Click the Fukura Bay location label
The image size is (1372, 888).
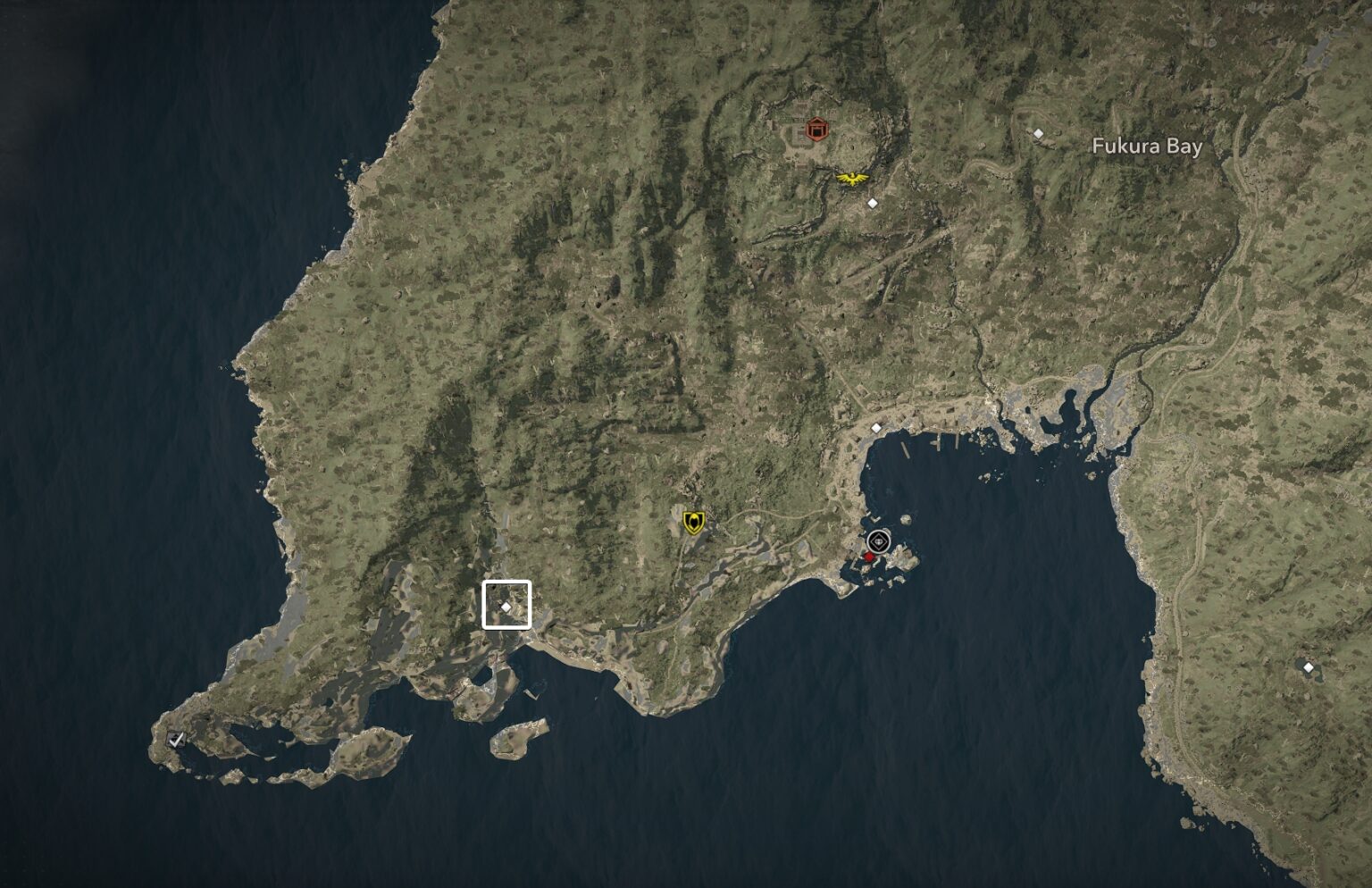click(1148, 145)
